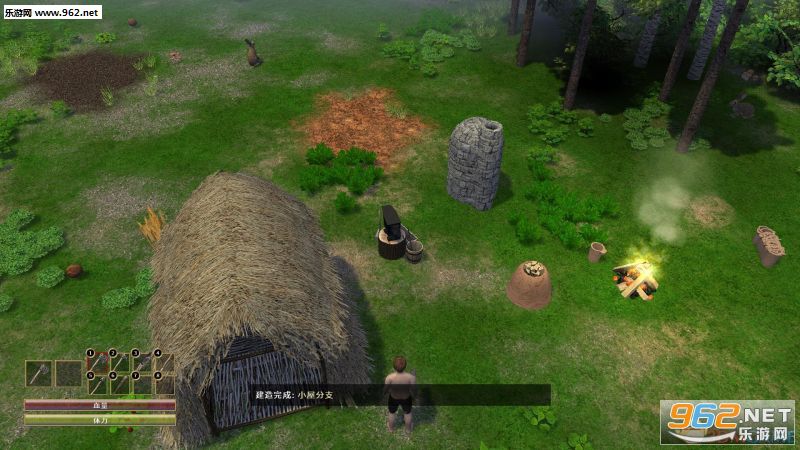Image resolution: width=800 pixels, height=450 pixels.
Task: Choose the spear in hotbar slot 5
Action: [97, 384]
